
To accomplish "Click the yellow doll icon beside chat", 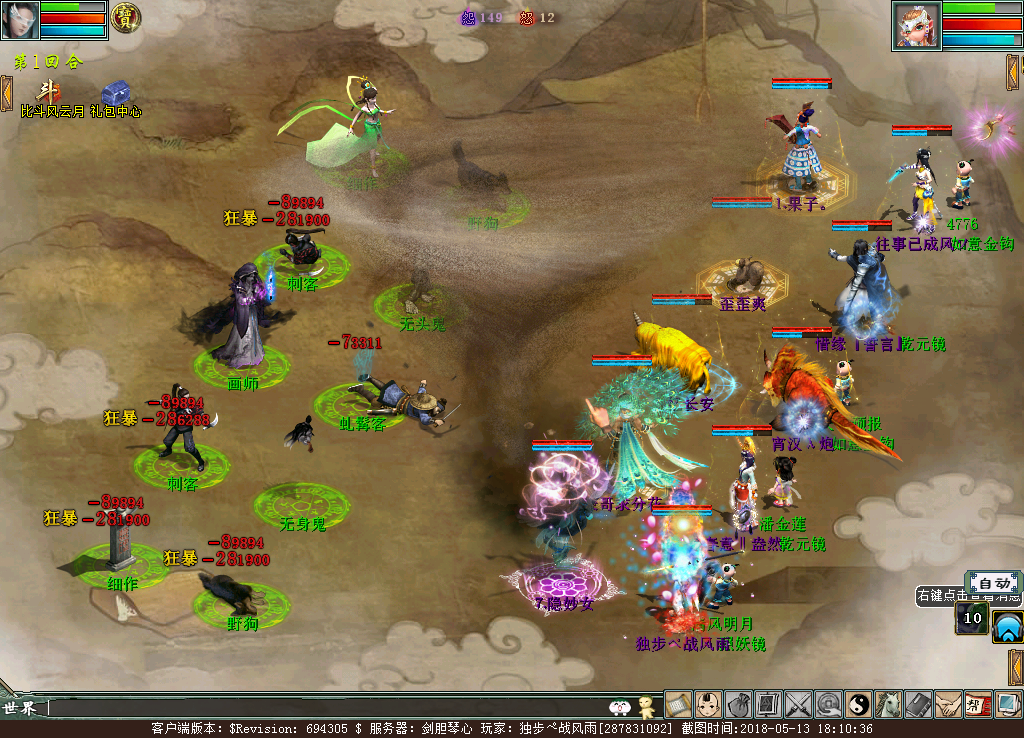I will (x=646, y=707).
